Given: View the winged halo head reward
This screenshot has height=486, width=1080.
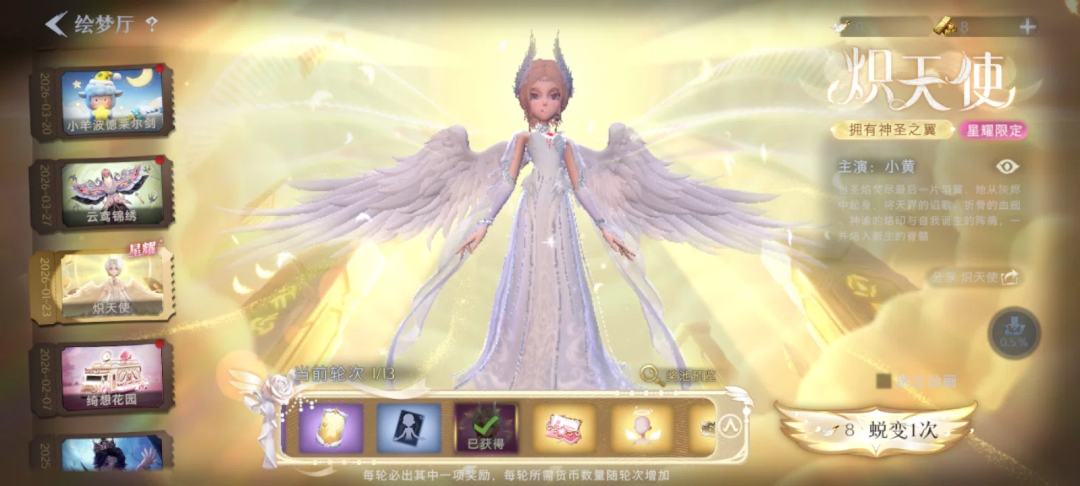Looking at the screenshot, I should (642, 428).
